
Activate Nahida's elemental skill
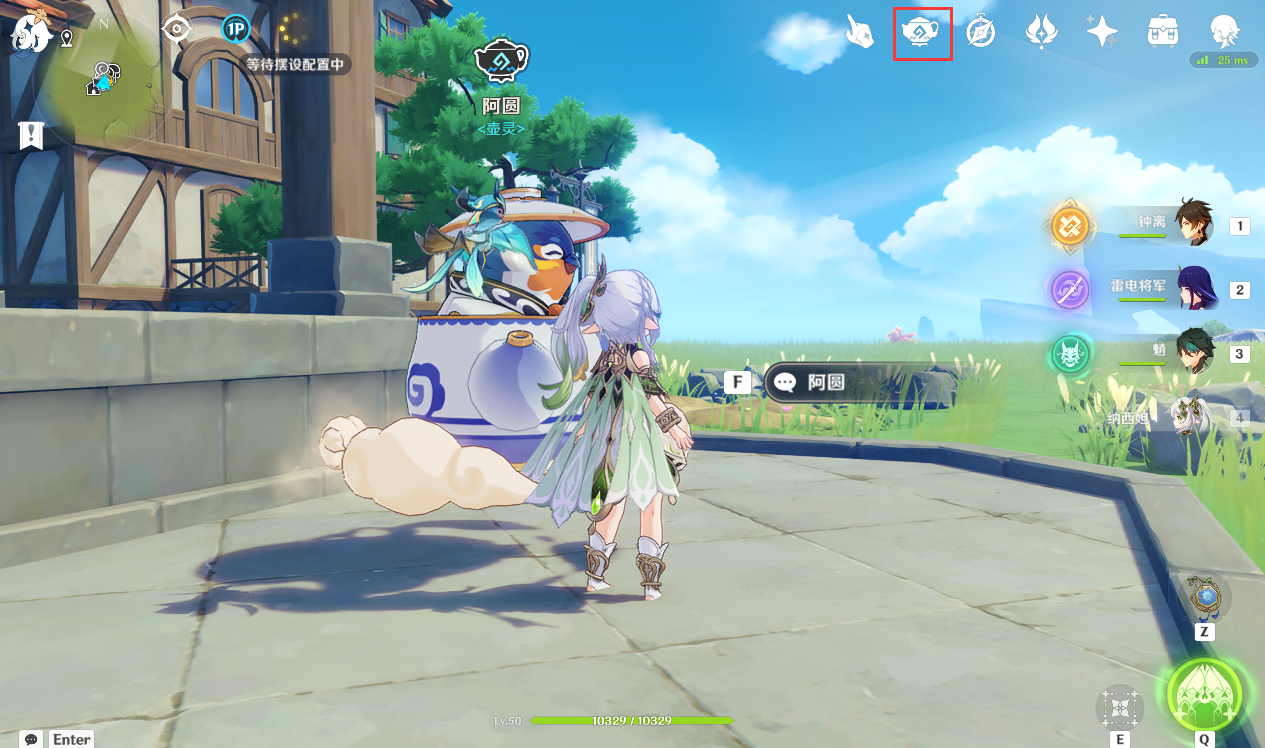pyautogui.click(x=1119, y=708)
